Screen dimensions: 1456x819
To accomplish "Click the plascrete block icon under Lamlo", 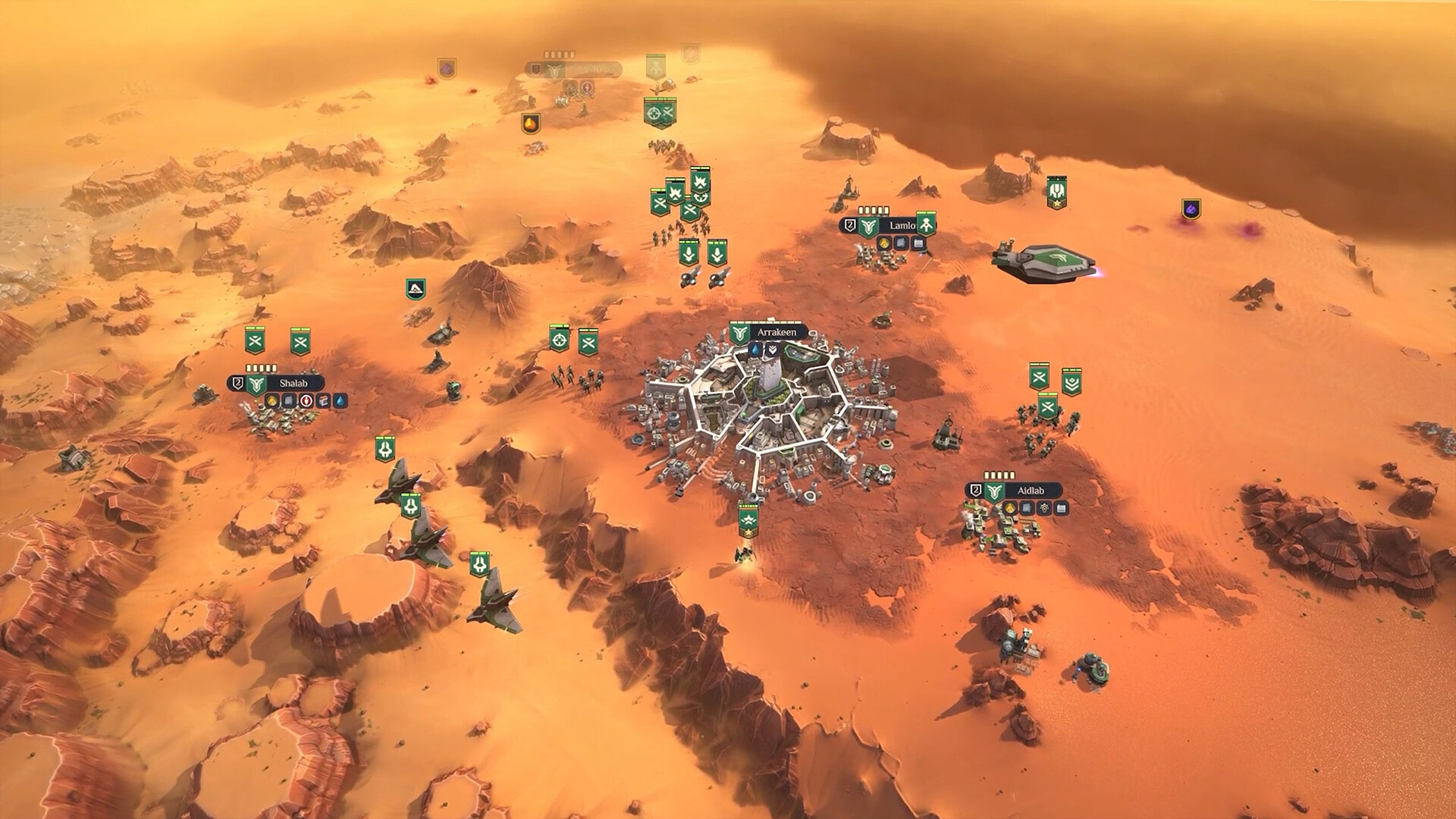I will pos(899,243).
